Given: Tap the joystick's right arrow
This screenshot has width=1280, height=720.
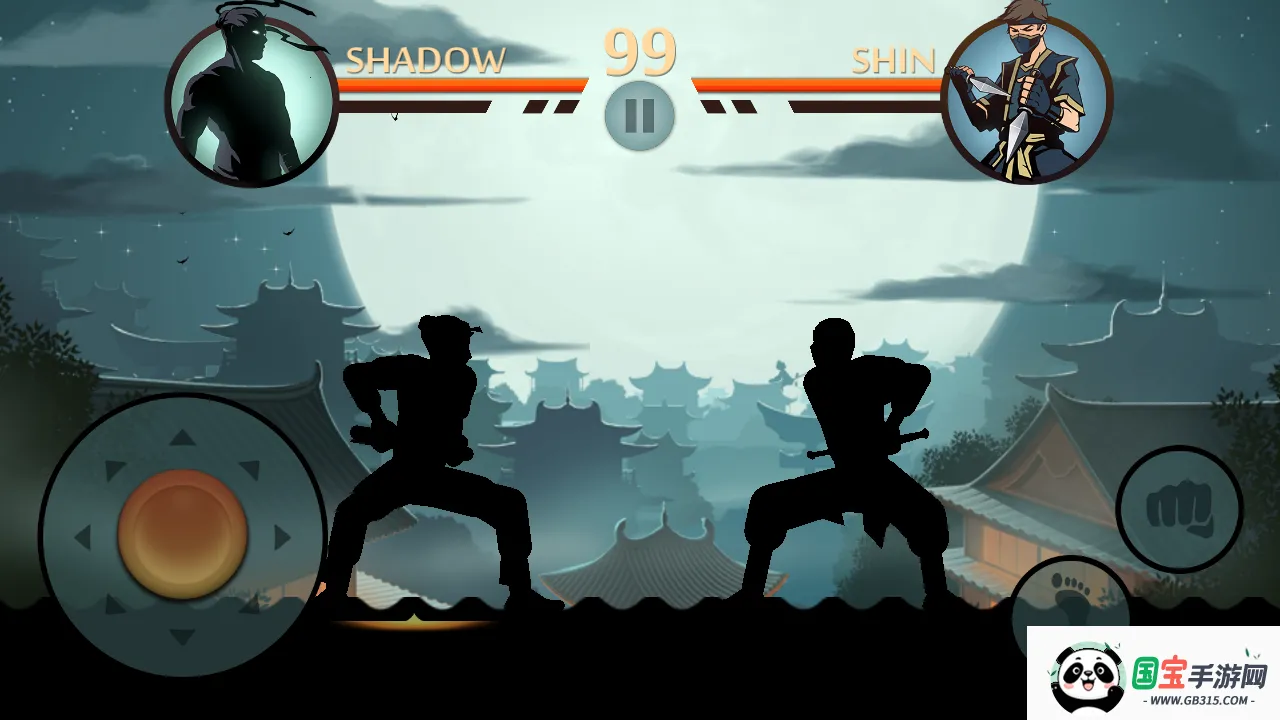Looking at the screenshot, I should pyautogui.click(x=282, y=537).
